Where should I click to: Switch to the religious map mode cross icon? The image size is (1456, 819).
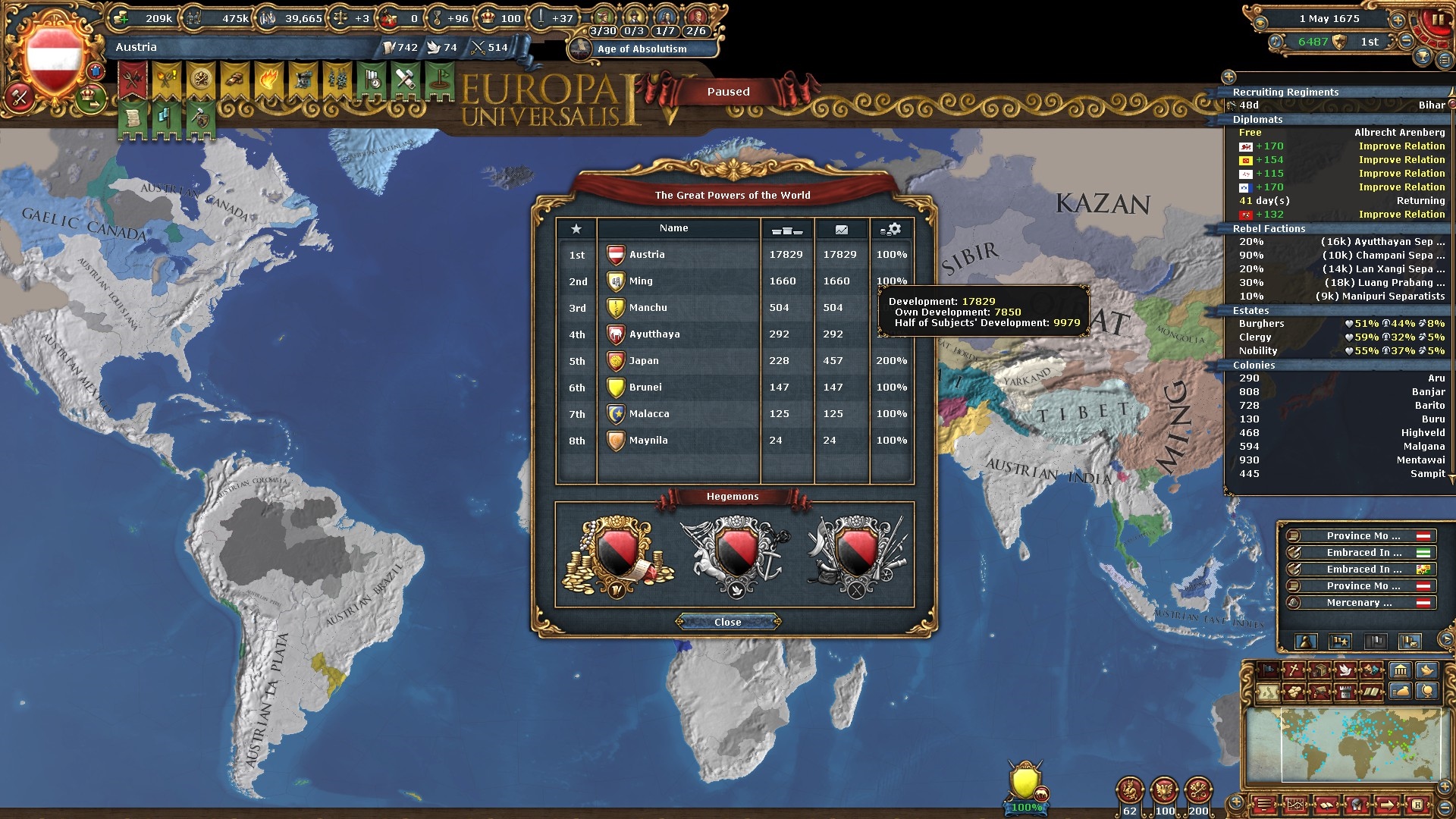(x=1294, y=670)
